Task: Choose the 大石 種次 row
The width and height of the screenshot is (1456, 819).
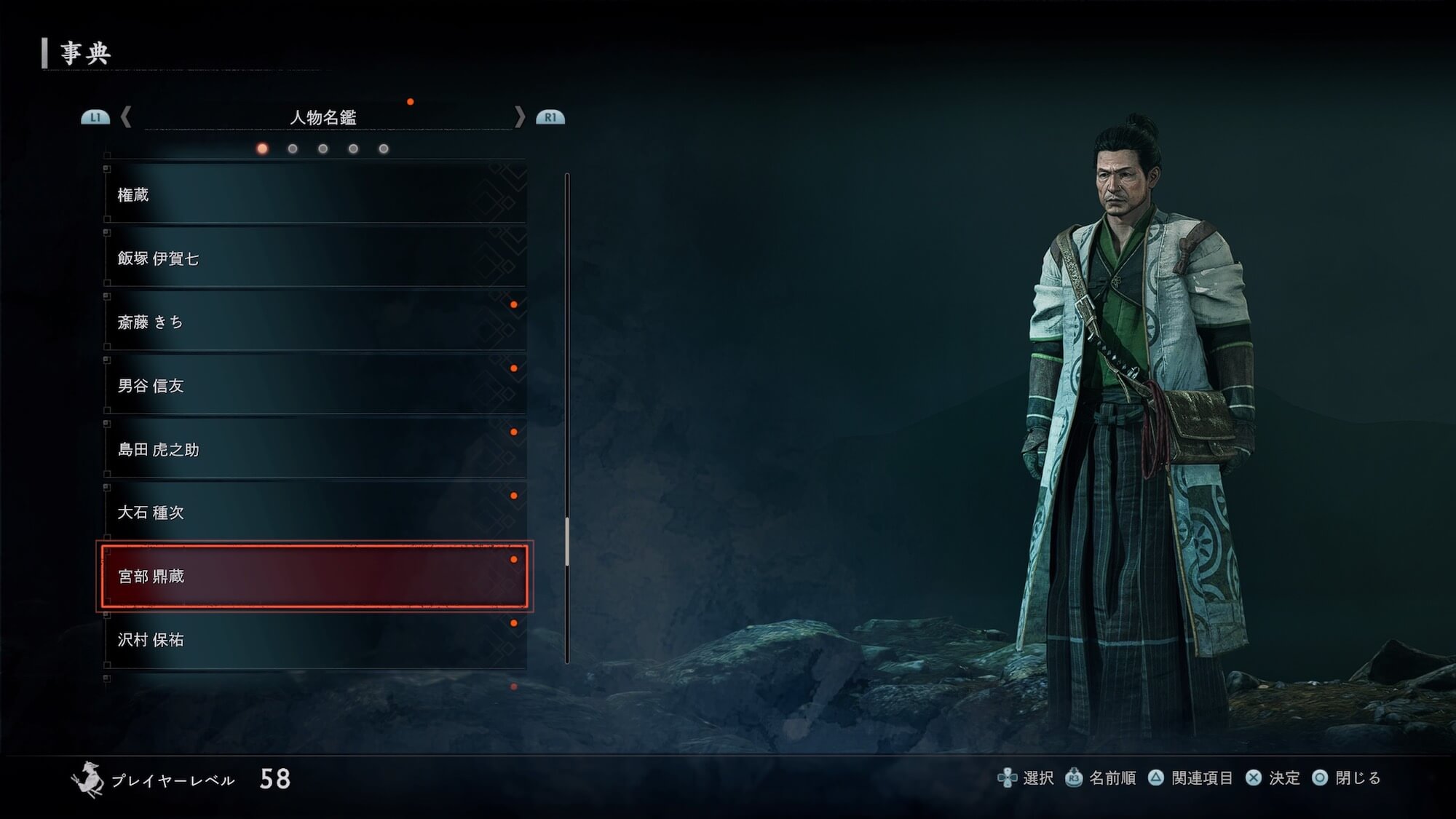Action: point(314,513)
